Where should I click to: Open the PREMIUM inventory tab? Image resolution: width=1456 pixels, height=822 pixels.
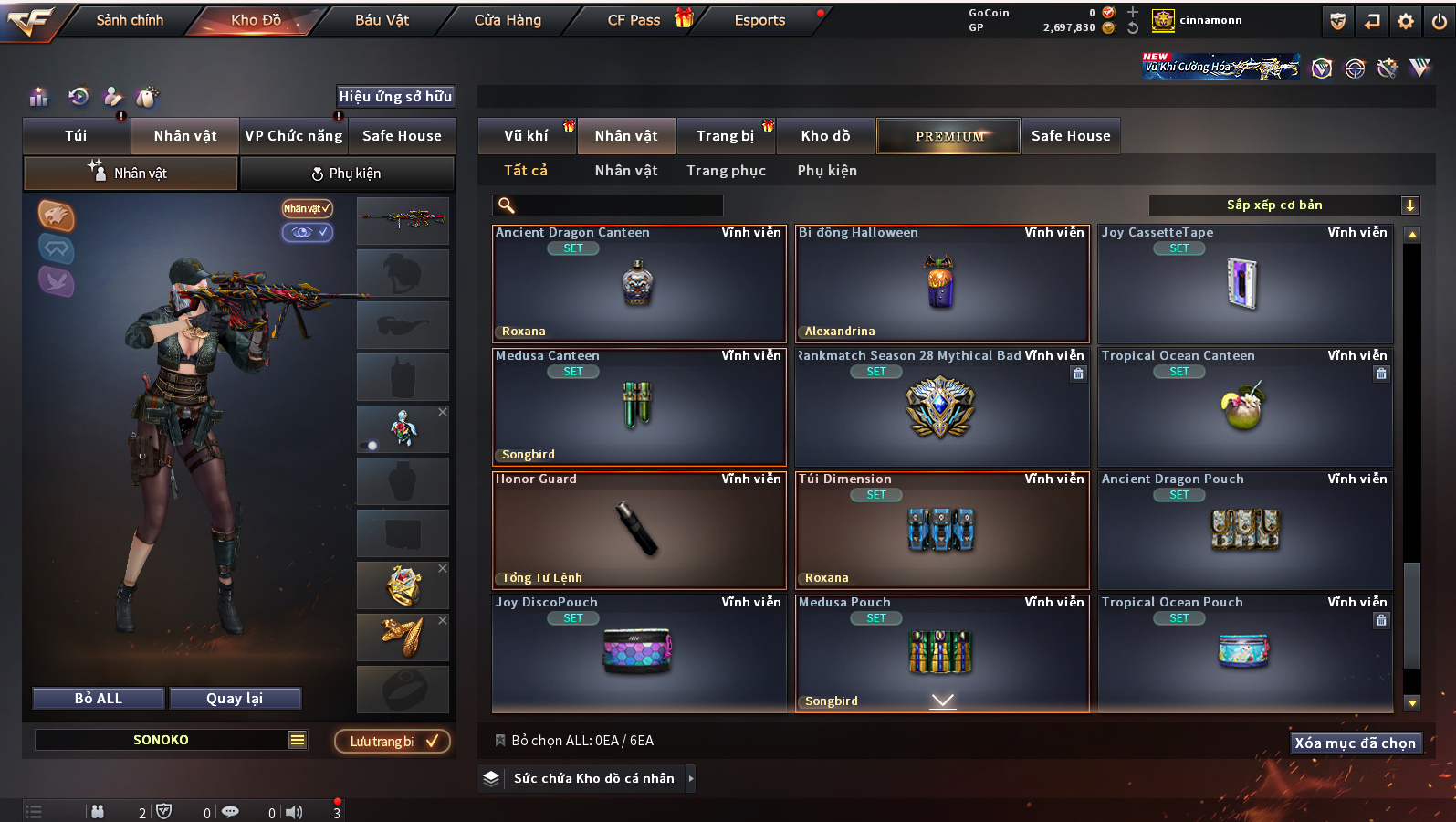(948, 136)
